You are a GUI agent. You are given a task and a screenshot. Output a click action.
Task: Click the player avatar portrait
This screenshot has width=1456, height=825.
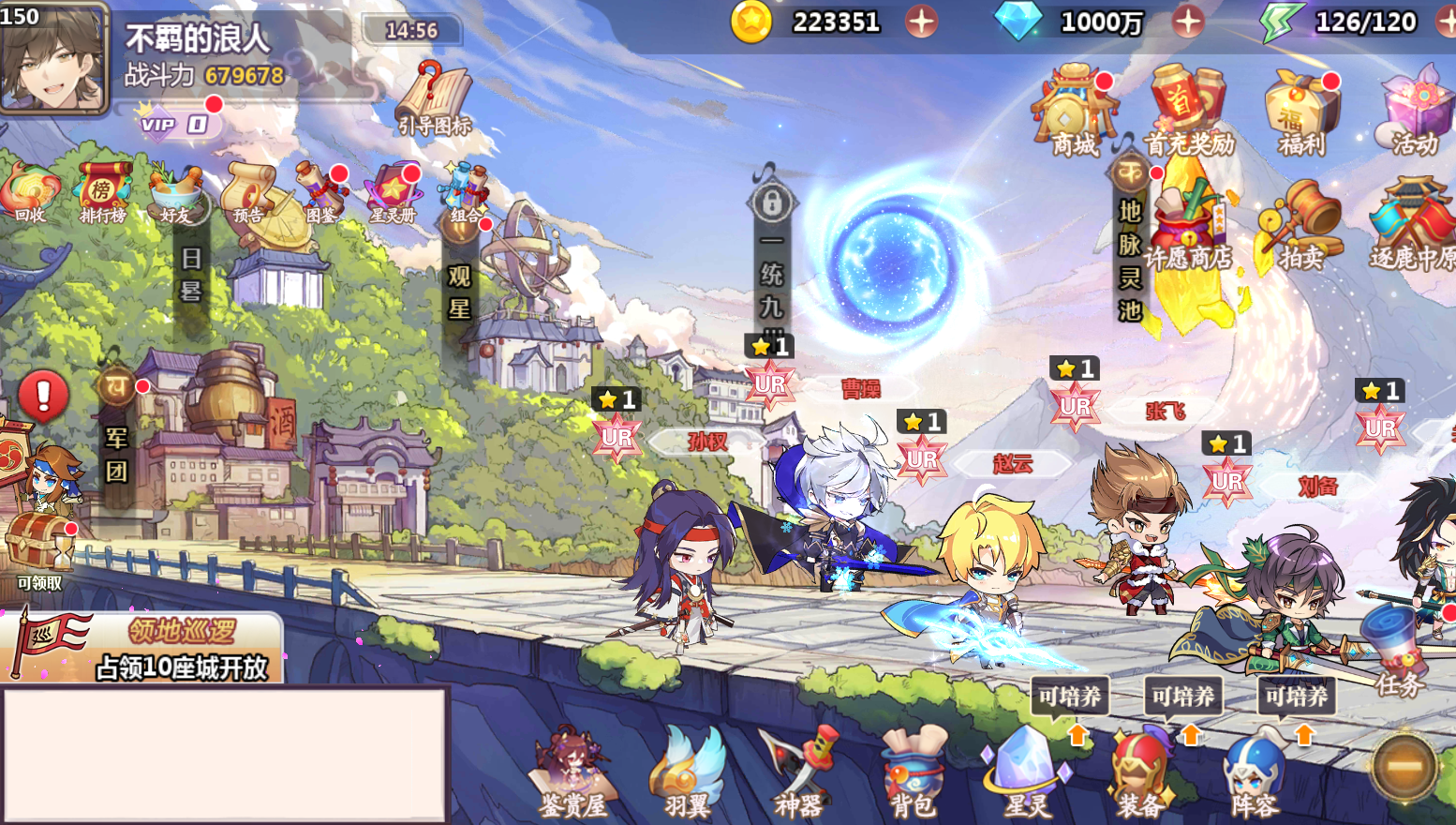(x=53, y=58)
